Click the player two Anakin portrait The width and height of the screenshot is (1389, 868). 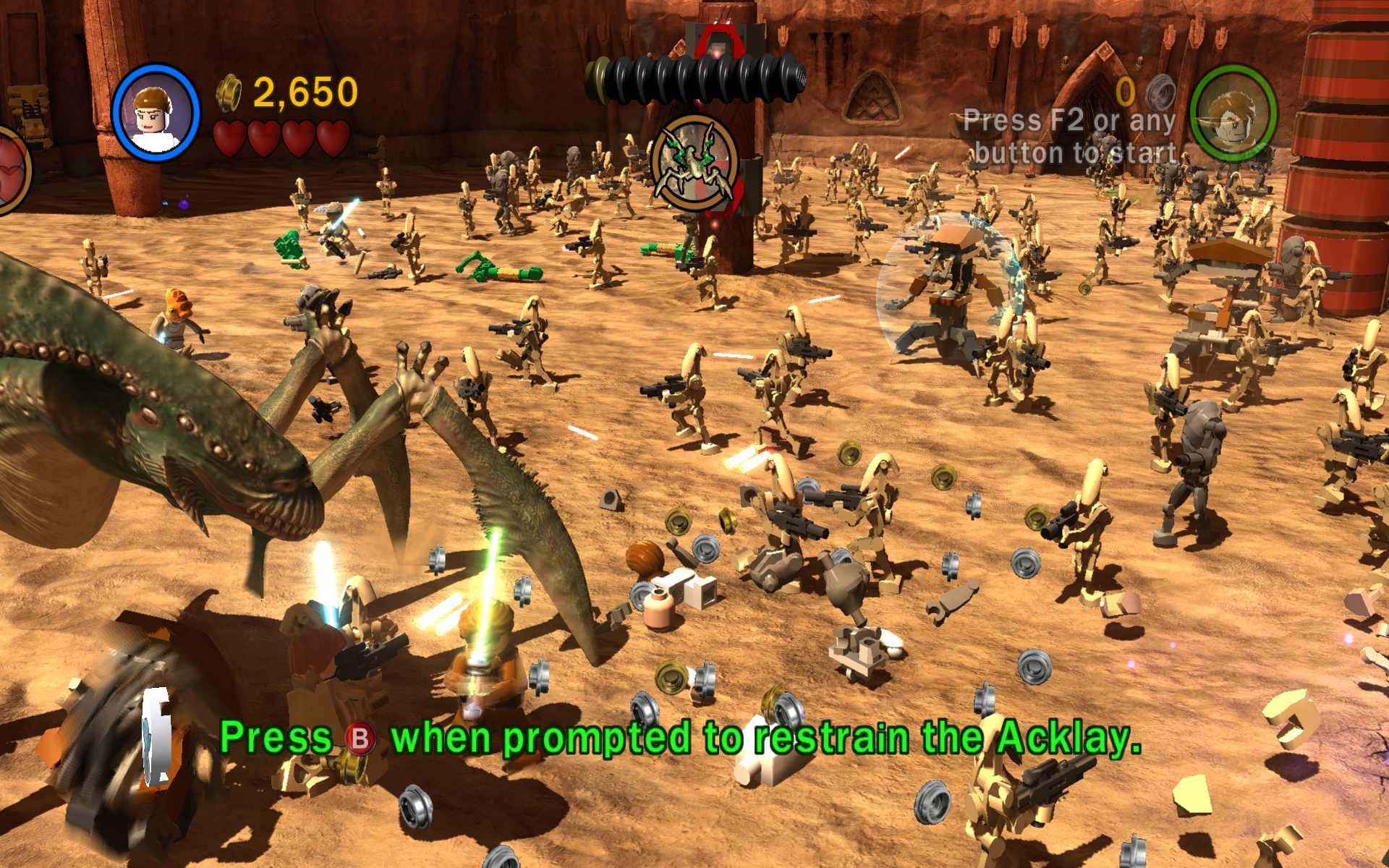pos(1233,113)
